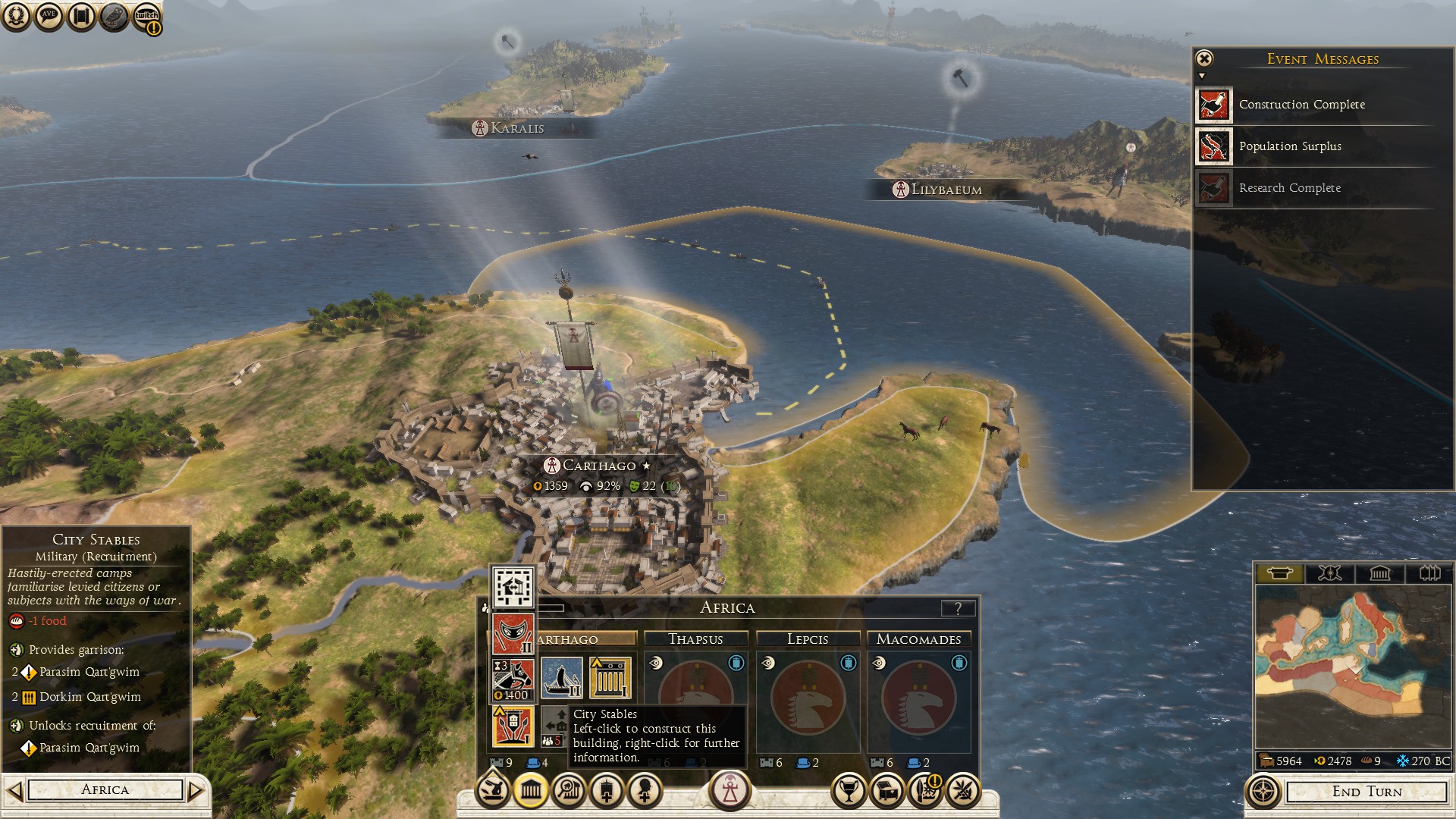Click the laurel wreath button in top bar

click(x=16, y=17)
